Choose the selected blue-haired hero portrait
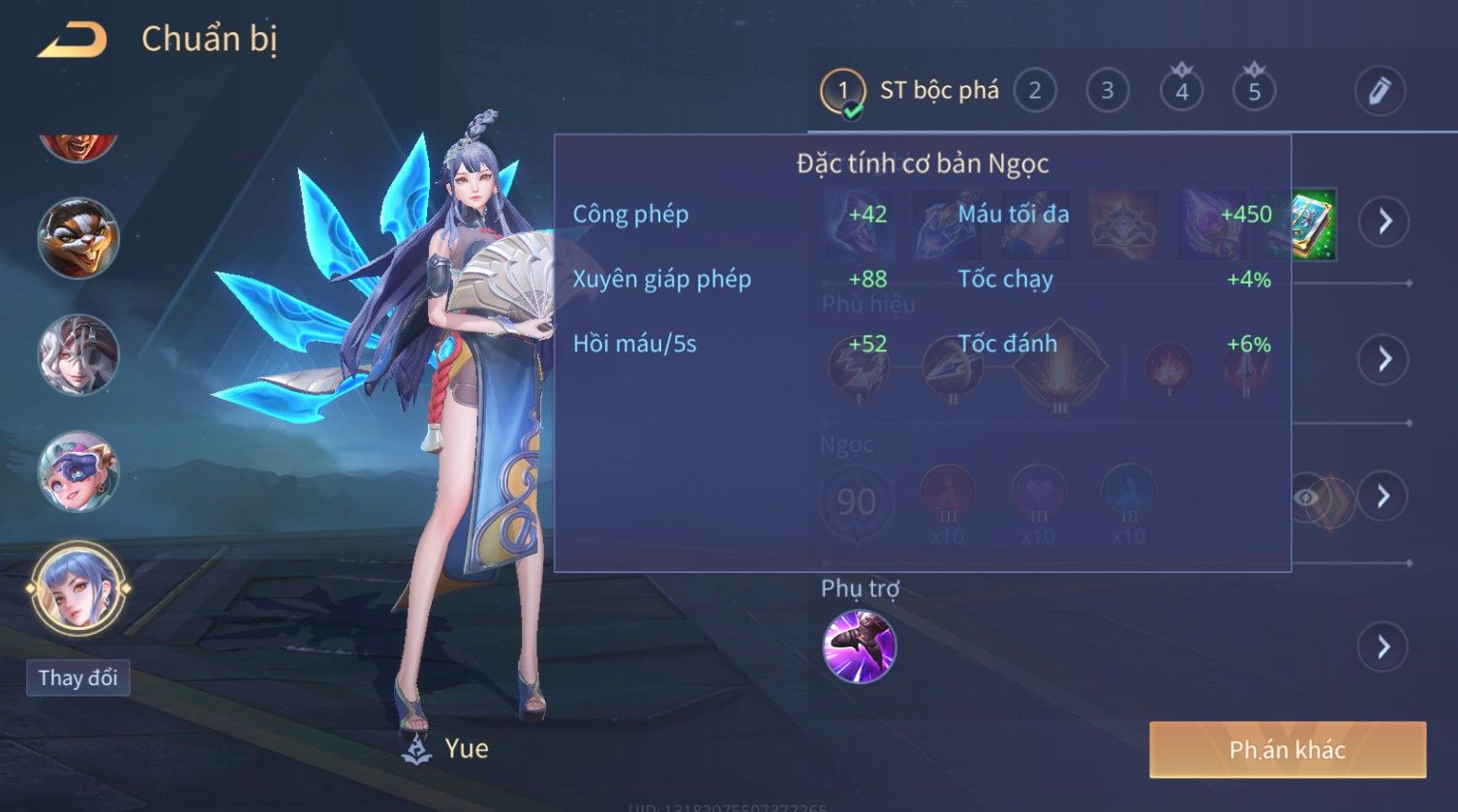This screenshot has height=812, width=1458. click(x=77, y=587)
